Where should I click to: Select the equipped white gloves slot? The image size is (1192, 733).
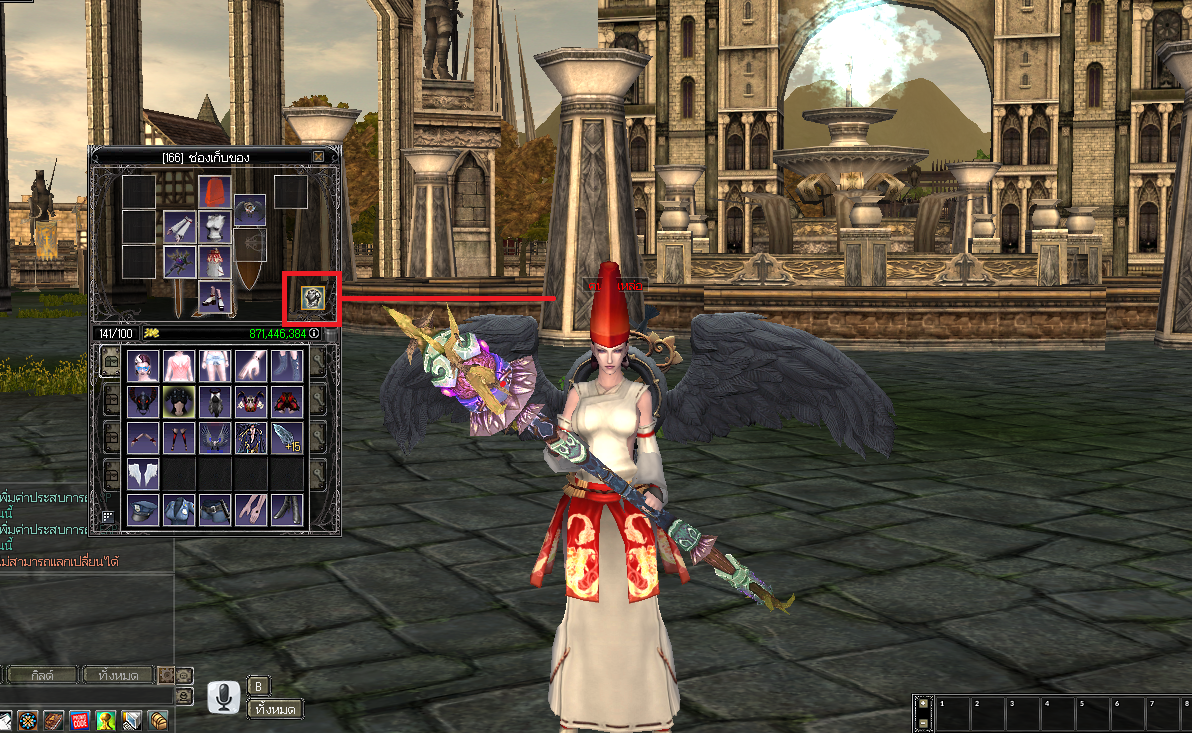coord(179,227)
